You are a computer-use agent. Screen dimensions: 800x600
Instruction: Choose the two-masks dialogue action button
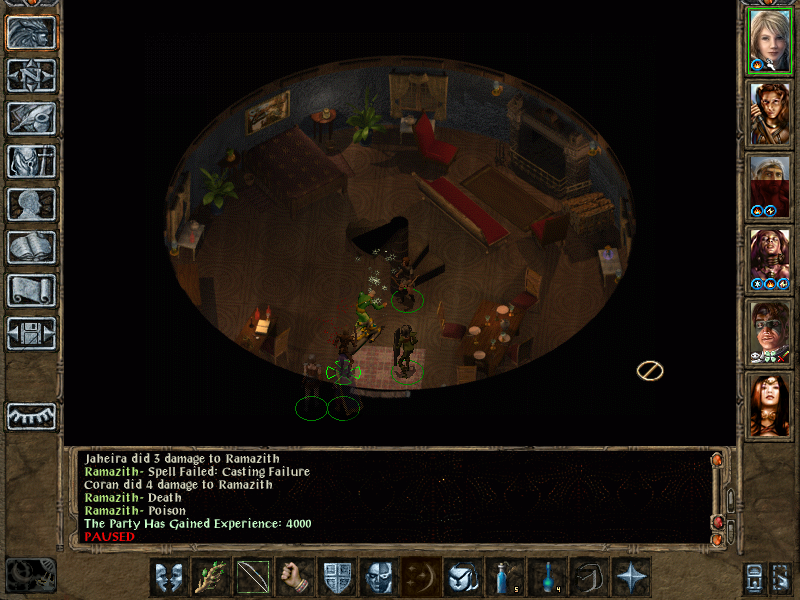pyautogui.click(x=169, y=577)
